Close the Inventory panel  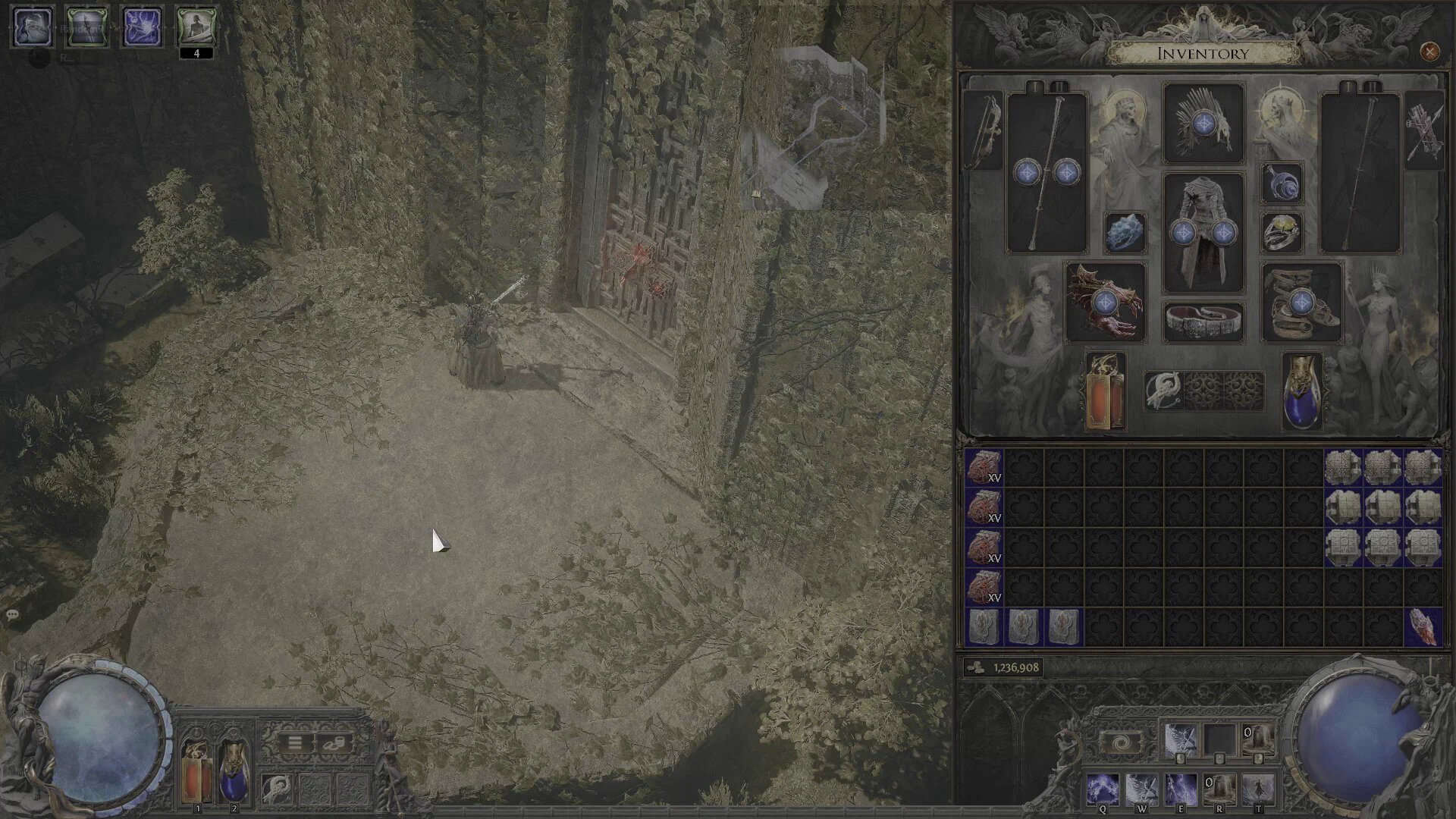point(1429,52)
